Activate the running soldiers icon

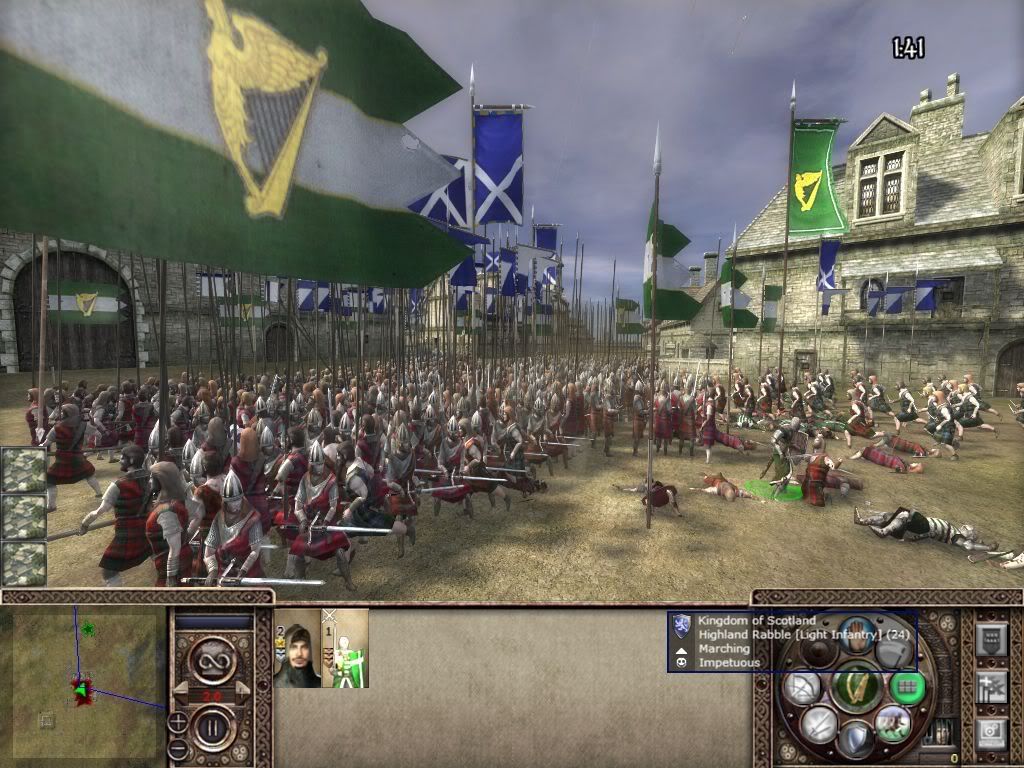pos(893,723)
